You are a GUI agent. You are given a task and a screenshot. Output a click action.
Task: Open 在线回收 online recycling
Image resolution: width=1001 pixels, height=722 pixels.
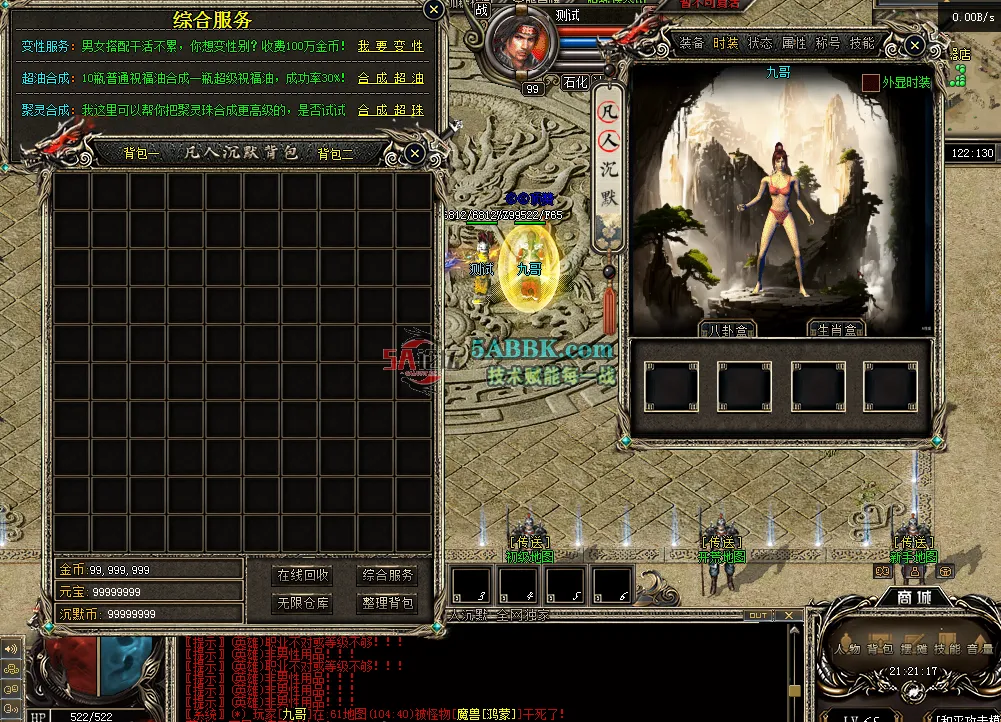click(303, 576)
